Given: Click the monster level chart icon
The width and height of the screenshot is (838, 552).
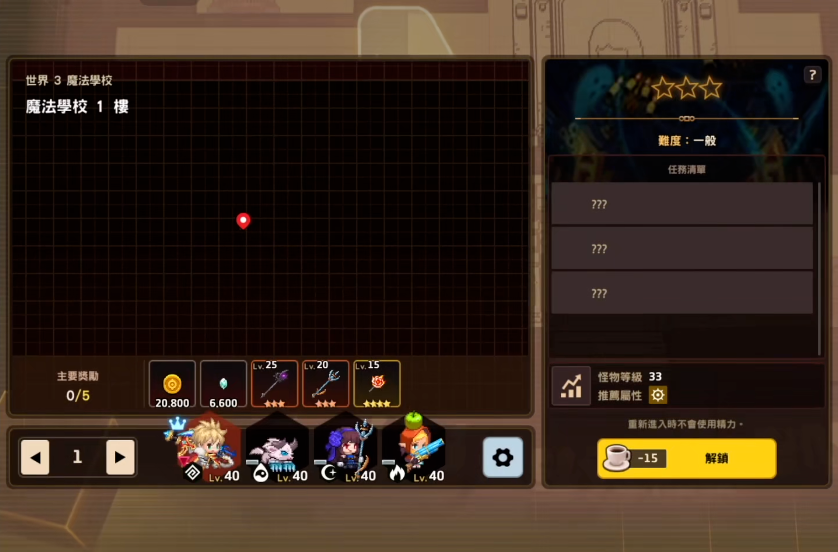Looking at the screenshot, I should [x=571, y=386].
